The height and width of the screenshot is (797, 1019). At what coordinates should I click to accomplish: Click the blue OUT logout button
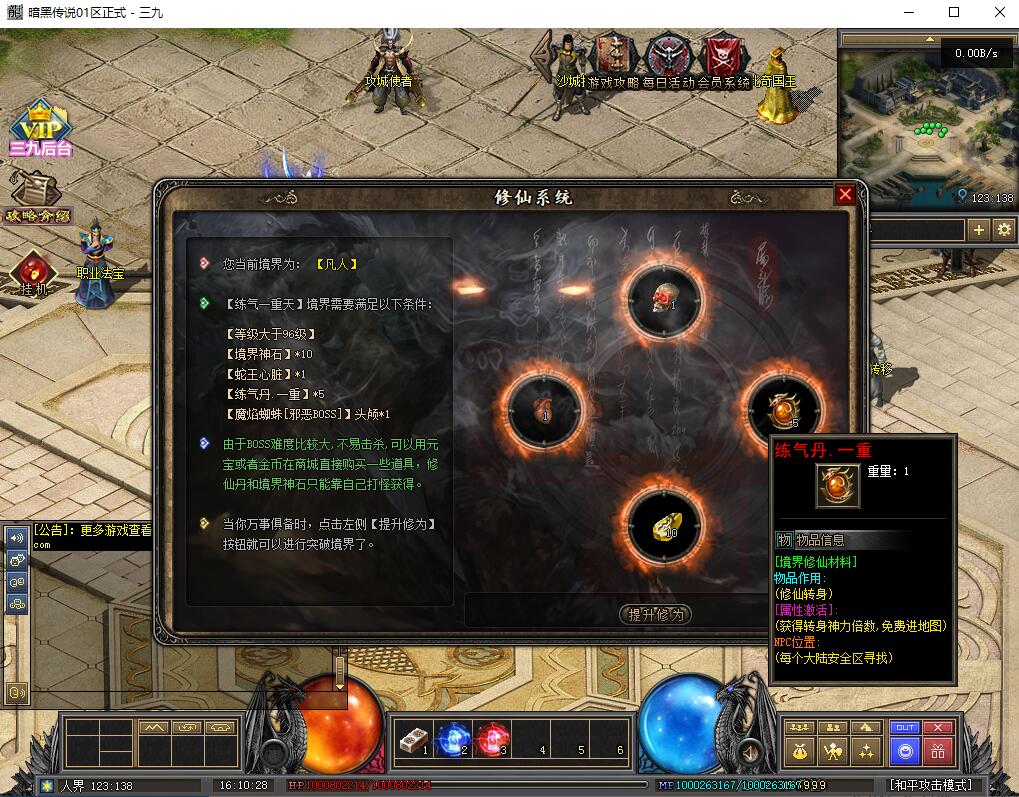pos(905,728)
